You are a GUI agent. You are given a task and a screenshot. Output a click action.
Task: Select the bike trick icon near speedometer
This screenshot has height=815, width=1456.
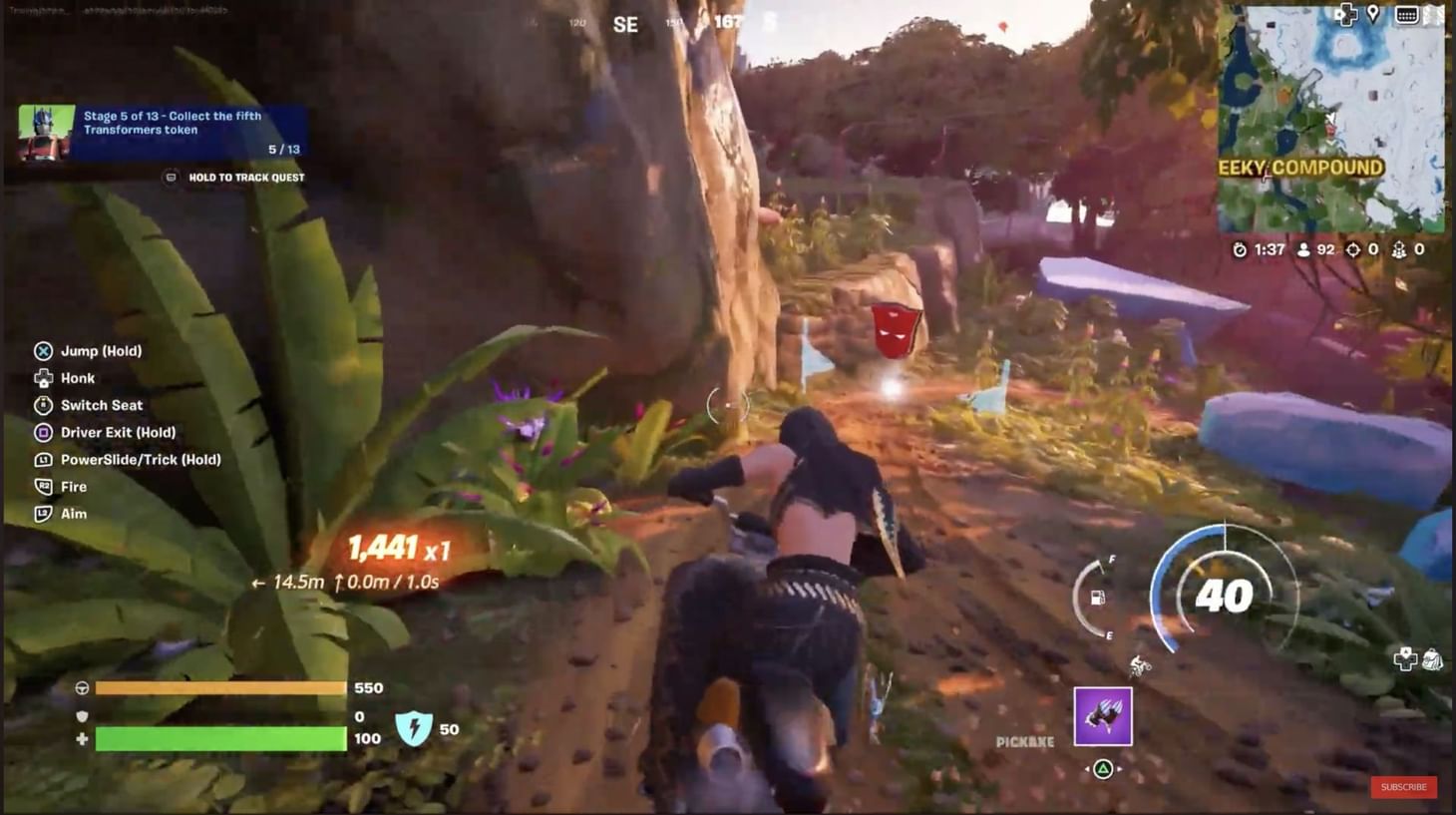tap(1140, 666)
